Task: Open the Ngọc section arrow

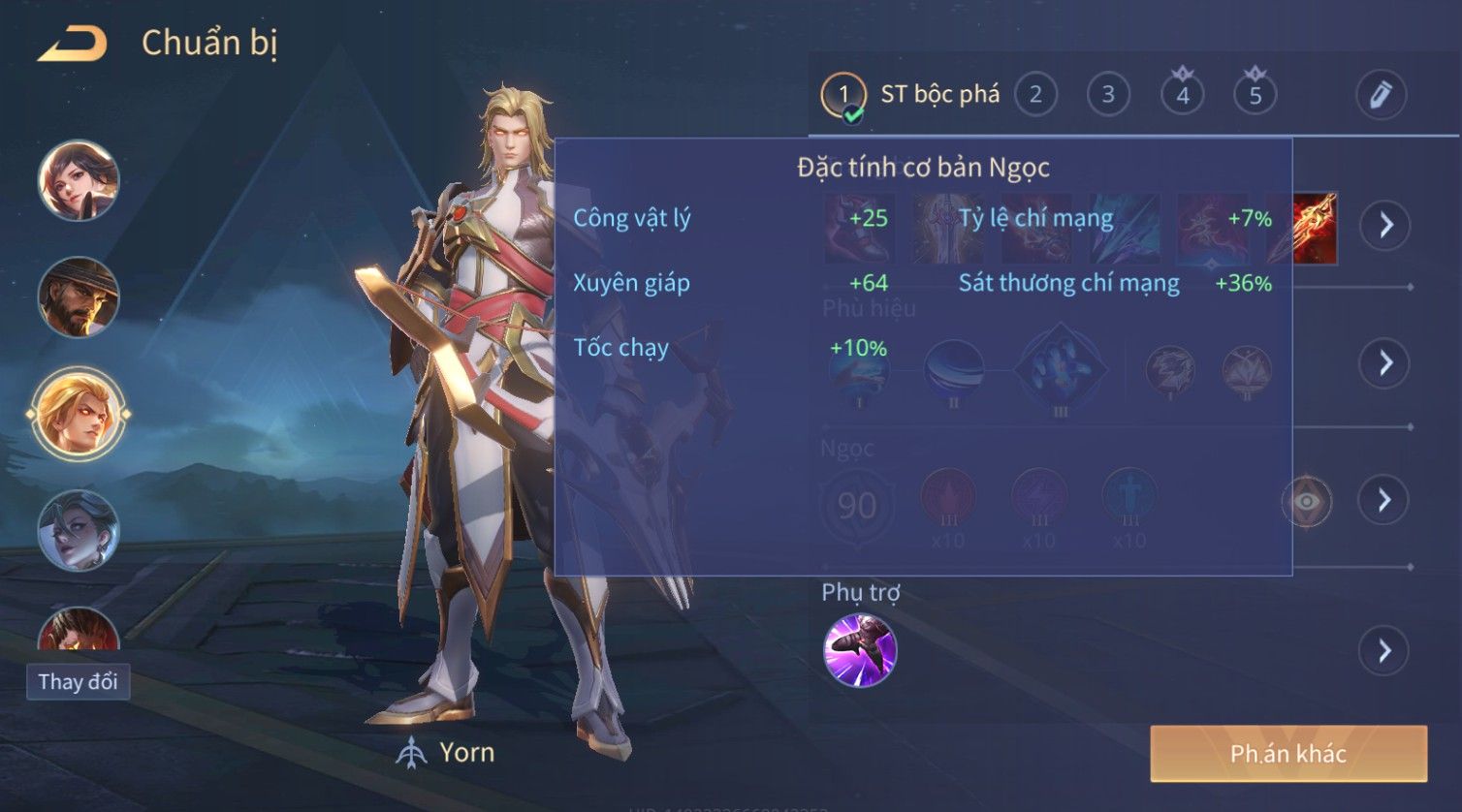Action: (1384, 500)
